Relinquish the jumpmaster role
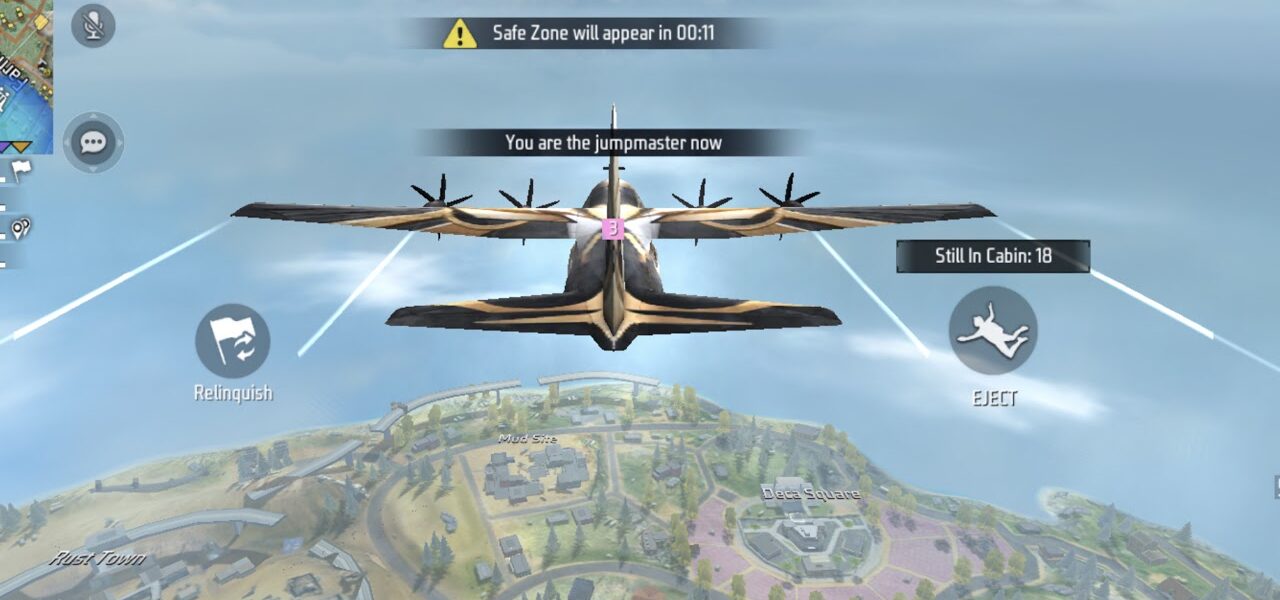Image resolution: width=1280 pixels, height=600 pixels. [233, 342]
